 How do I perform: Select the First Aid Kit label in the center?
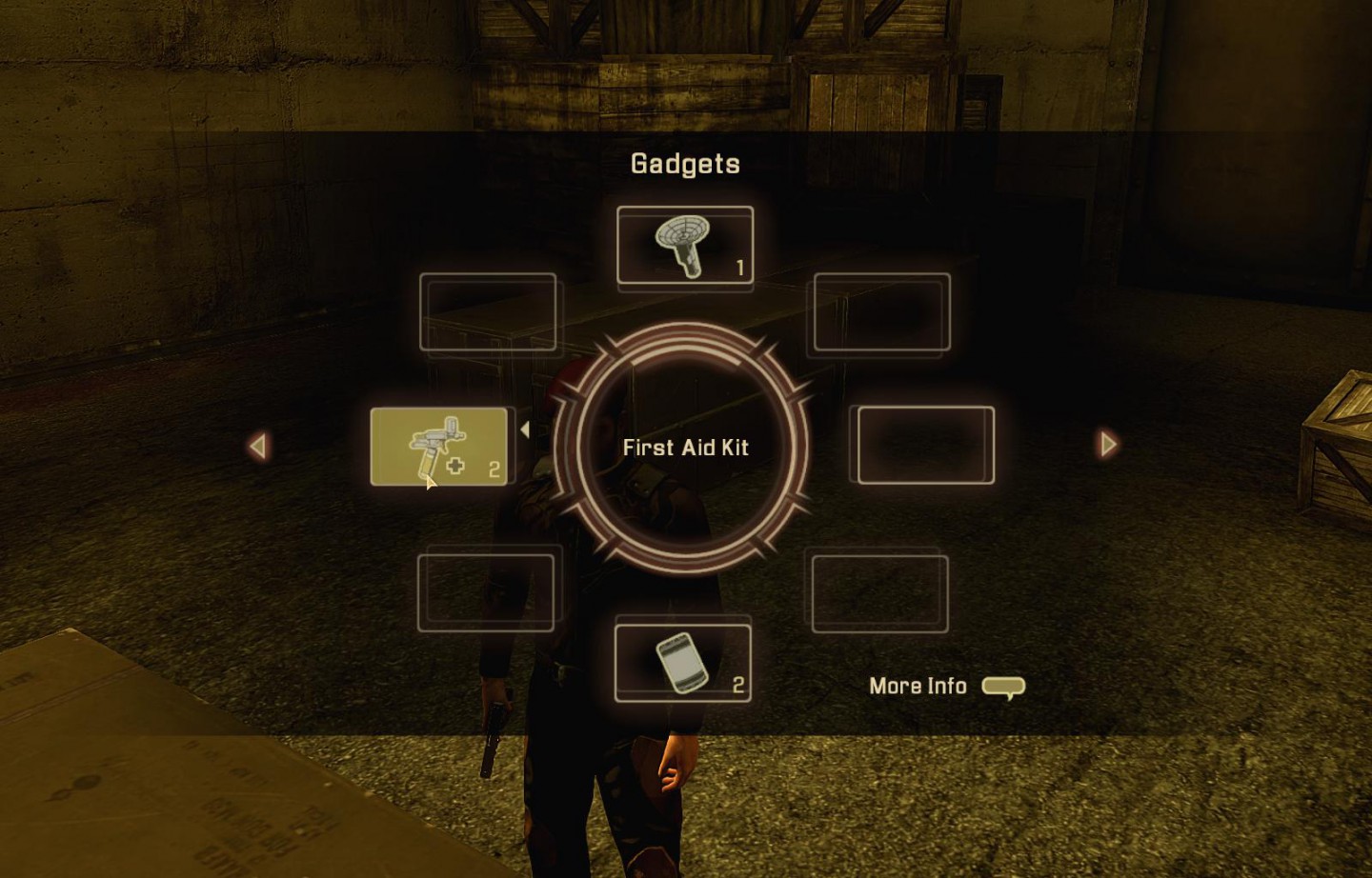(686, 447)
